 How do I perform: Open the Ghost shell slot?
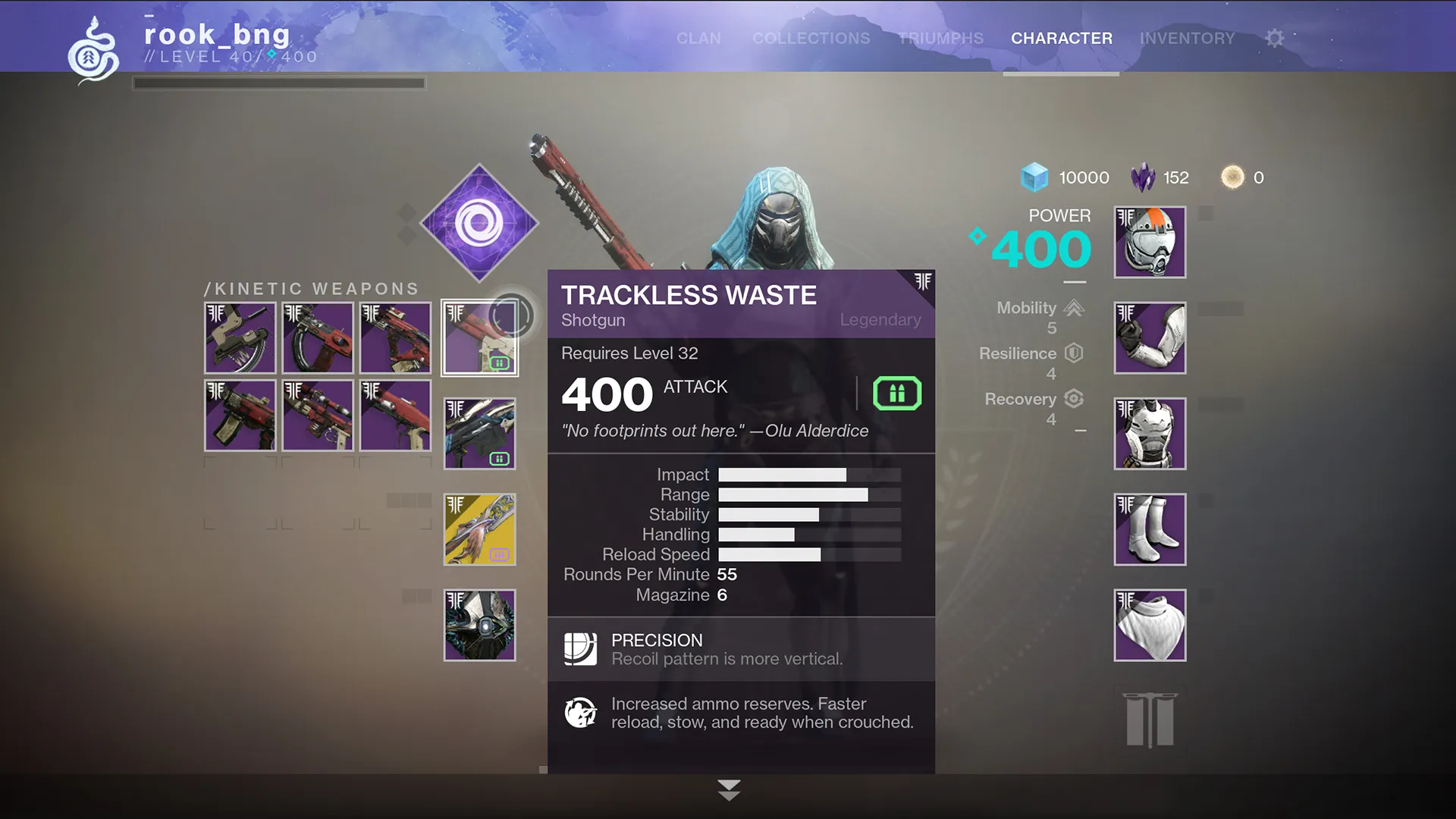[x=479, y=625]
